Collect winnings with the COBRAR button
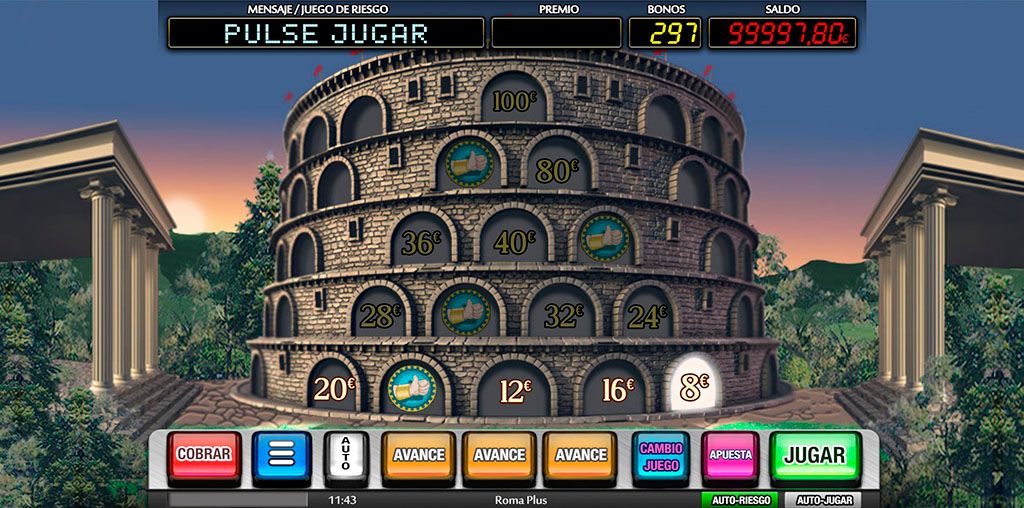The width and height of the screenshot is (1024, 508). click(204, 455)
